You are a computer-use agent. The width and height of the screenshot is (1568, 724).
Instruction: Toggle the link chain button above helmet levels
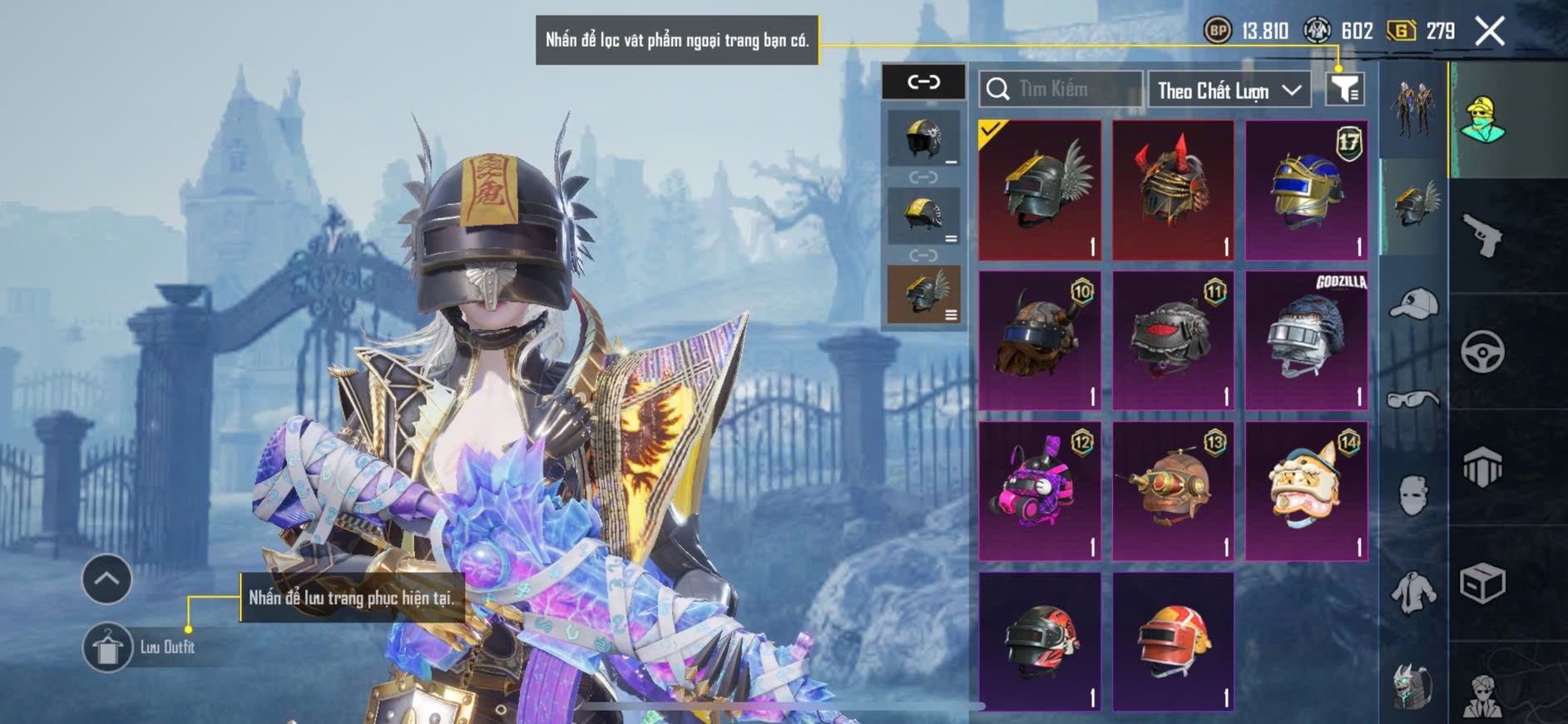tap(923, 82)
